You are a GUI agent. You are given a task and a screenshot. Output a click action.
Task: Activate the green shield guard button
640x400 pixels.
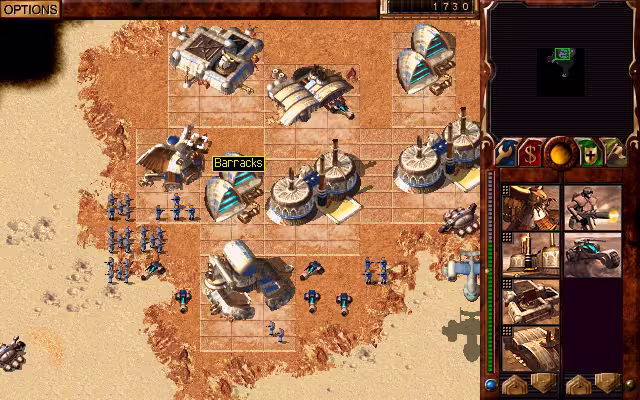(x=588, y=153)
